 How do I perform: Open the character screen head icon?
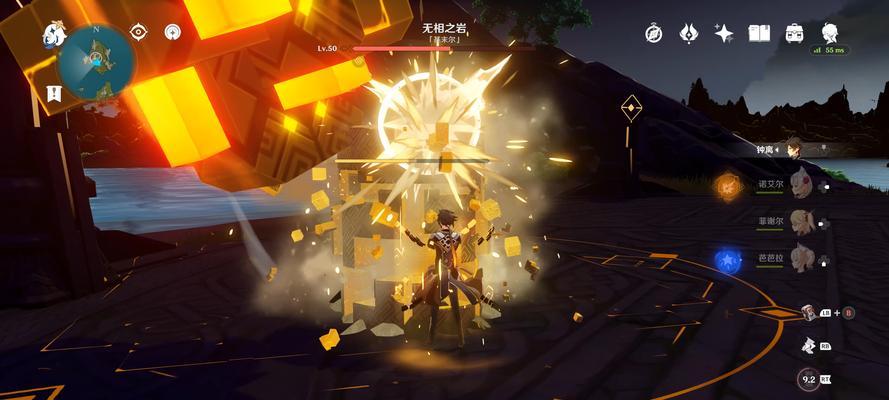click(x=829, y=33)
